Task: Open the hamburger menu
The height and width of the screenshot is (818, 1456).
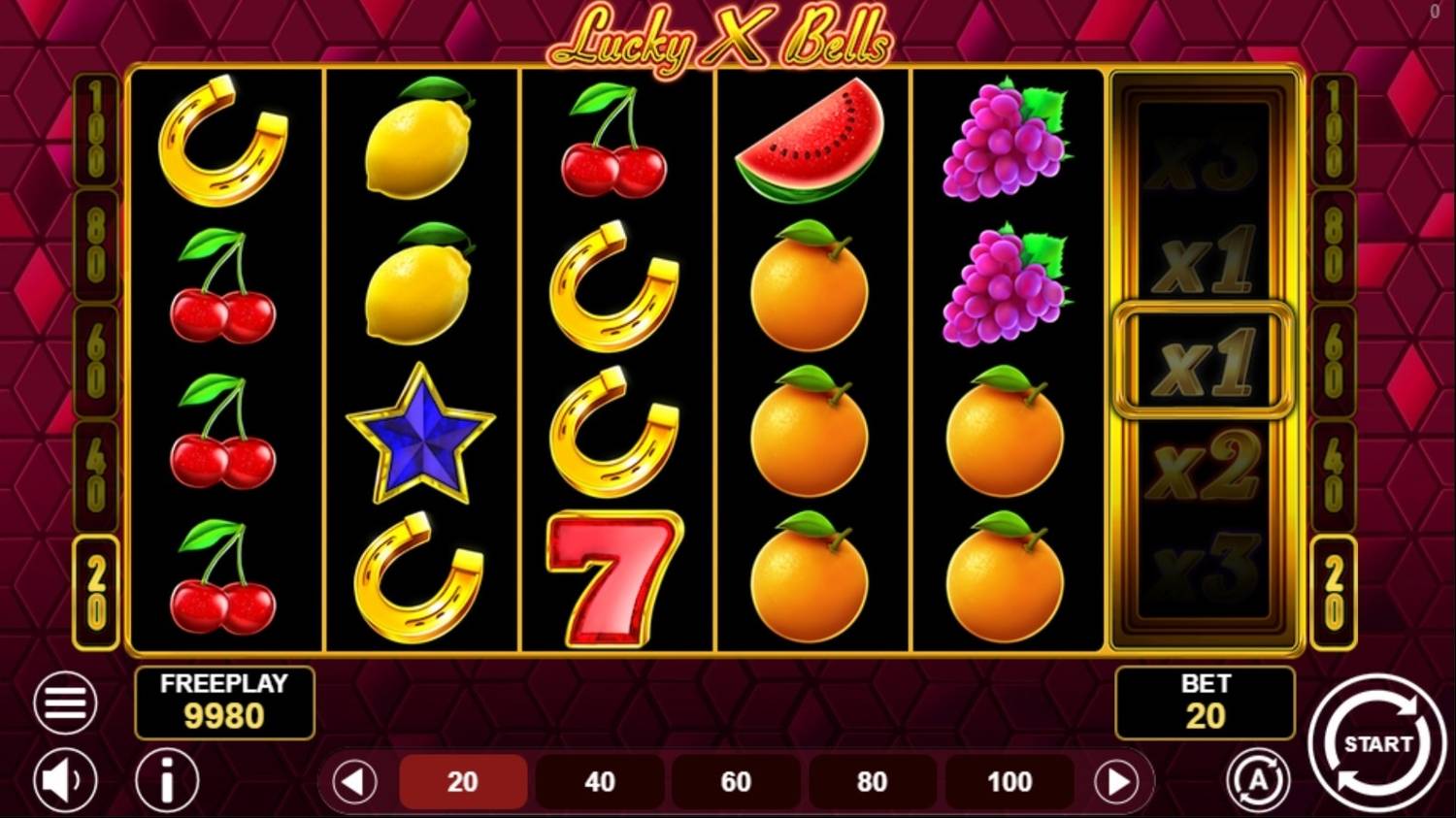Action: tap(63, 702)
